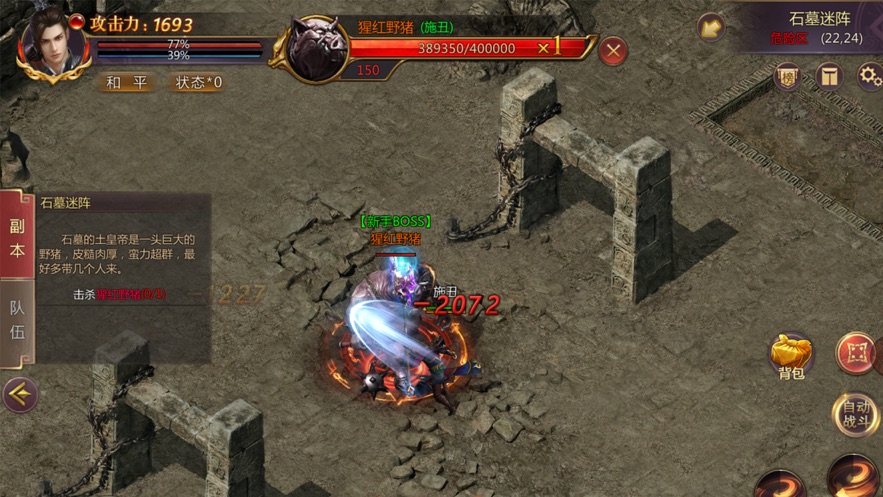This screenshot has width=883, height=497.
Task: Open the gate-shaped icon beside rankings
Action: click(x=829, y=77)
